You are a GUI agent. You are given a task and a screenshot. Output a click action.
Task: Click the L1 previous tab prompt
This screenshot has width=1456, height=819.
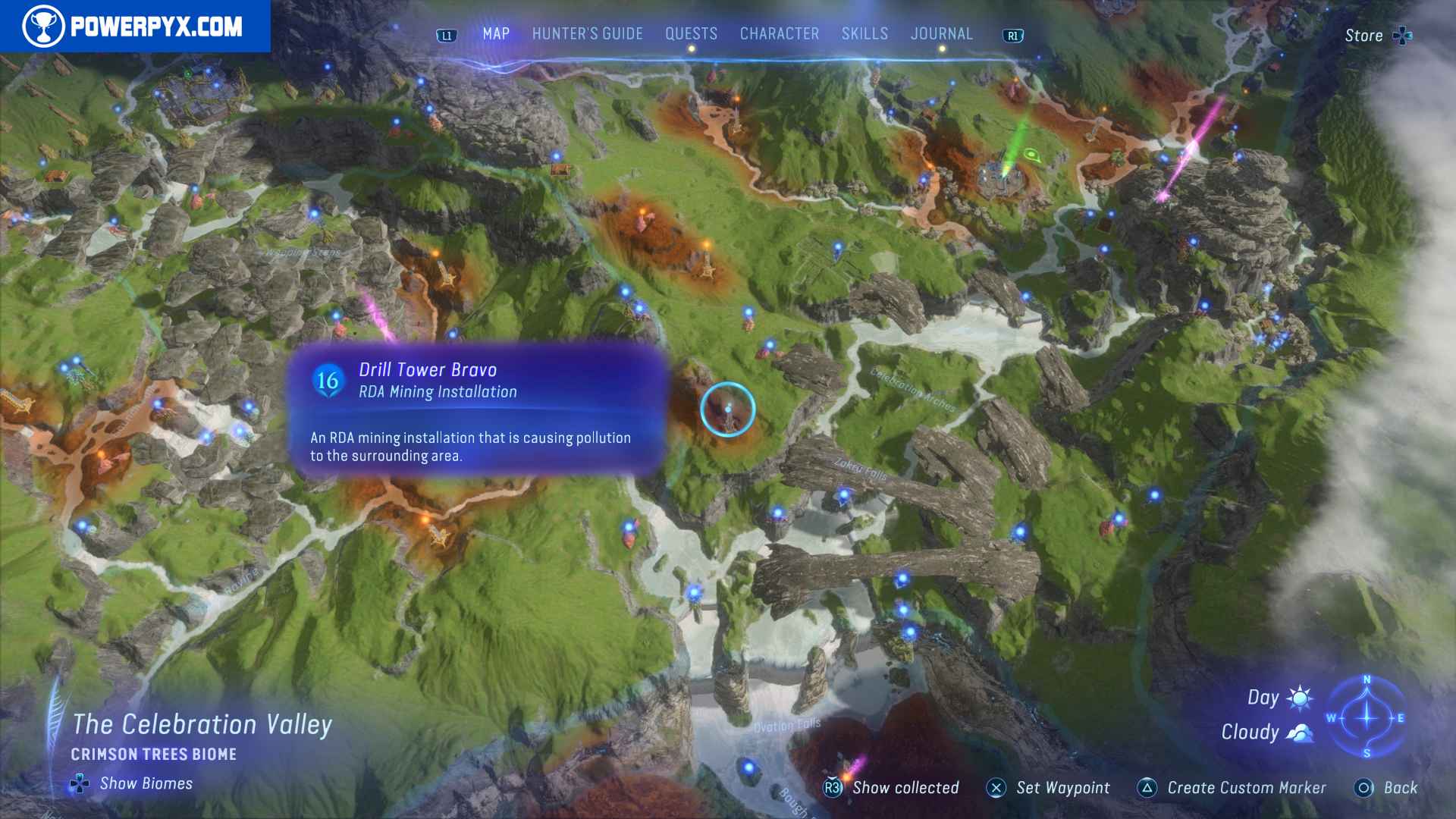point(447,33)
